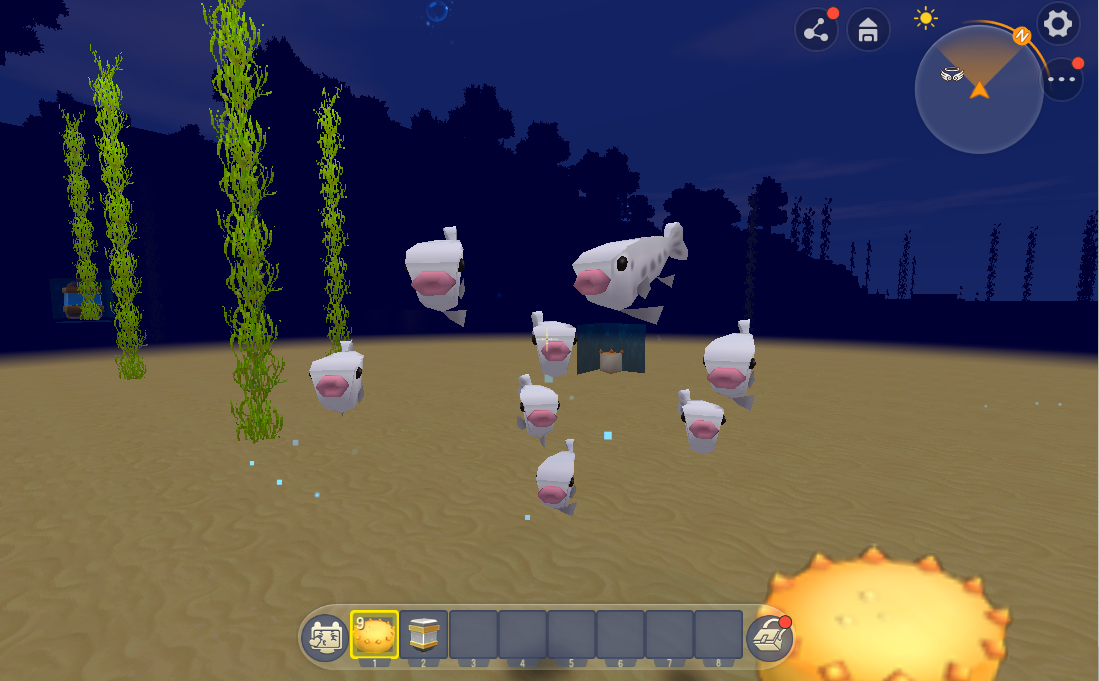Click the angel wings marker on minimap
Image resolution: width=1099 pixels, height=681 pixels.
coord(950,73)
